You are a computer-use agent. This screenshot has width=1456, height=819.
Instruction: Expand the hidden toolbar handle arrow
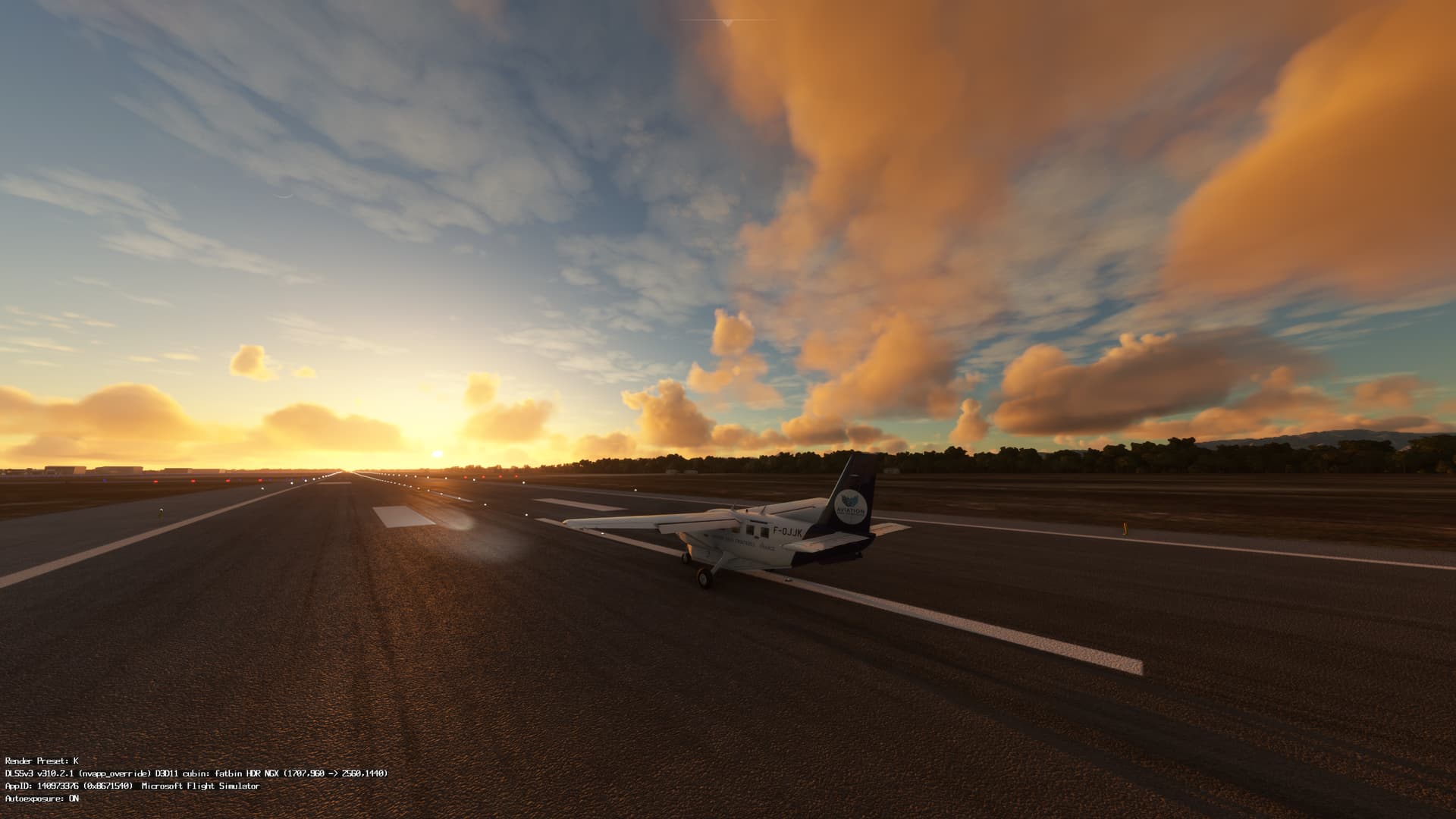tap(727, 24)
